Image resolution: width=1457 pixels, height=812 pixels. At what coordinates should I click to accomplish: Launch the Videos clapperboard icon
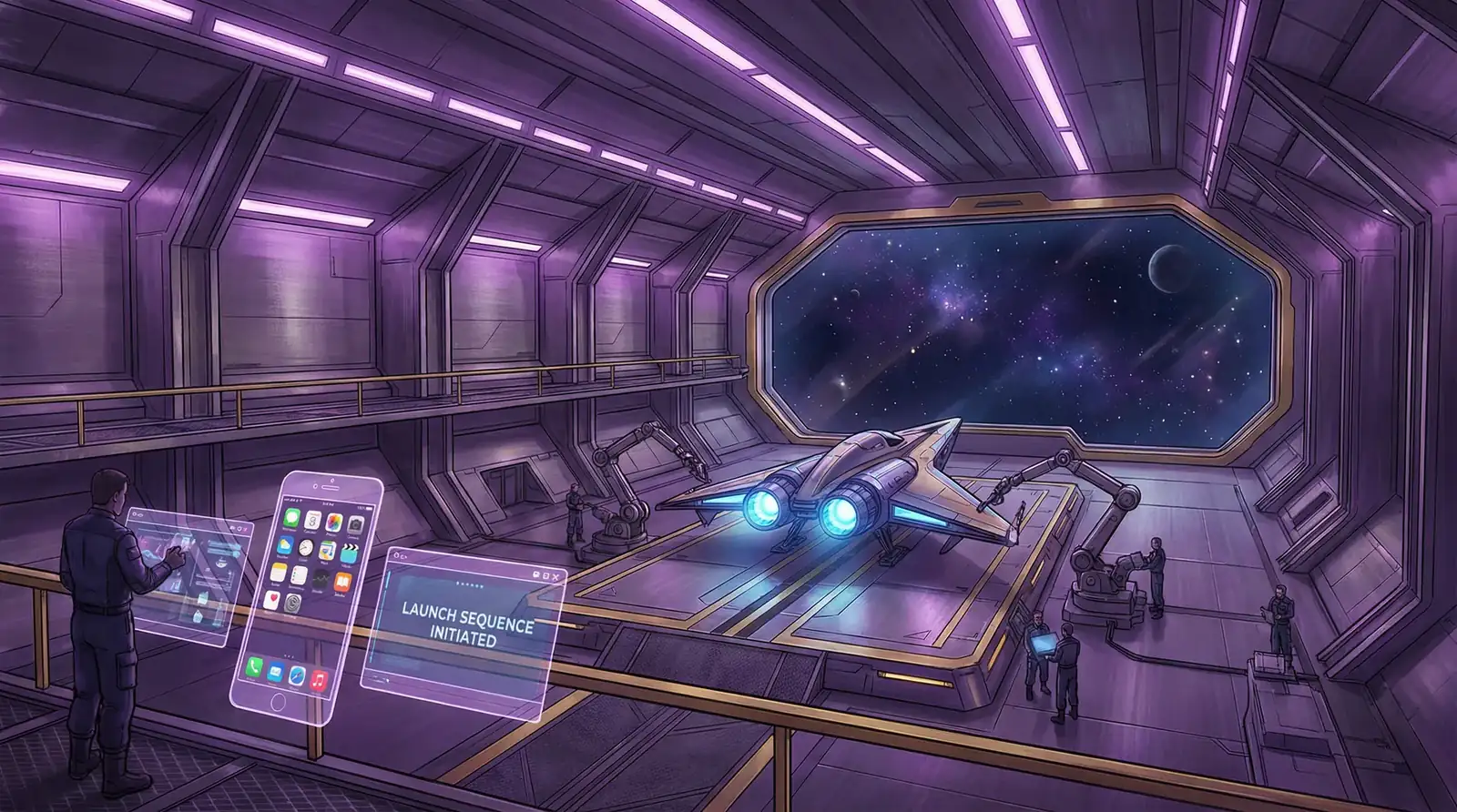coord(349,554)
